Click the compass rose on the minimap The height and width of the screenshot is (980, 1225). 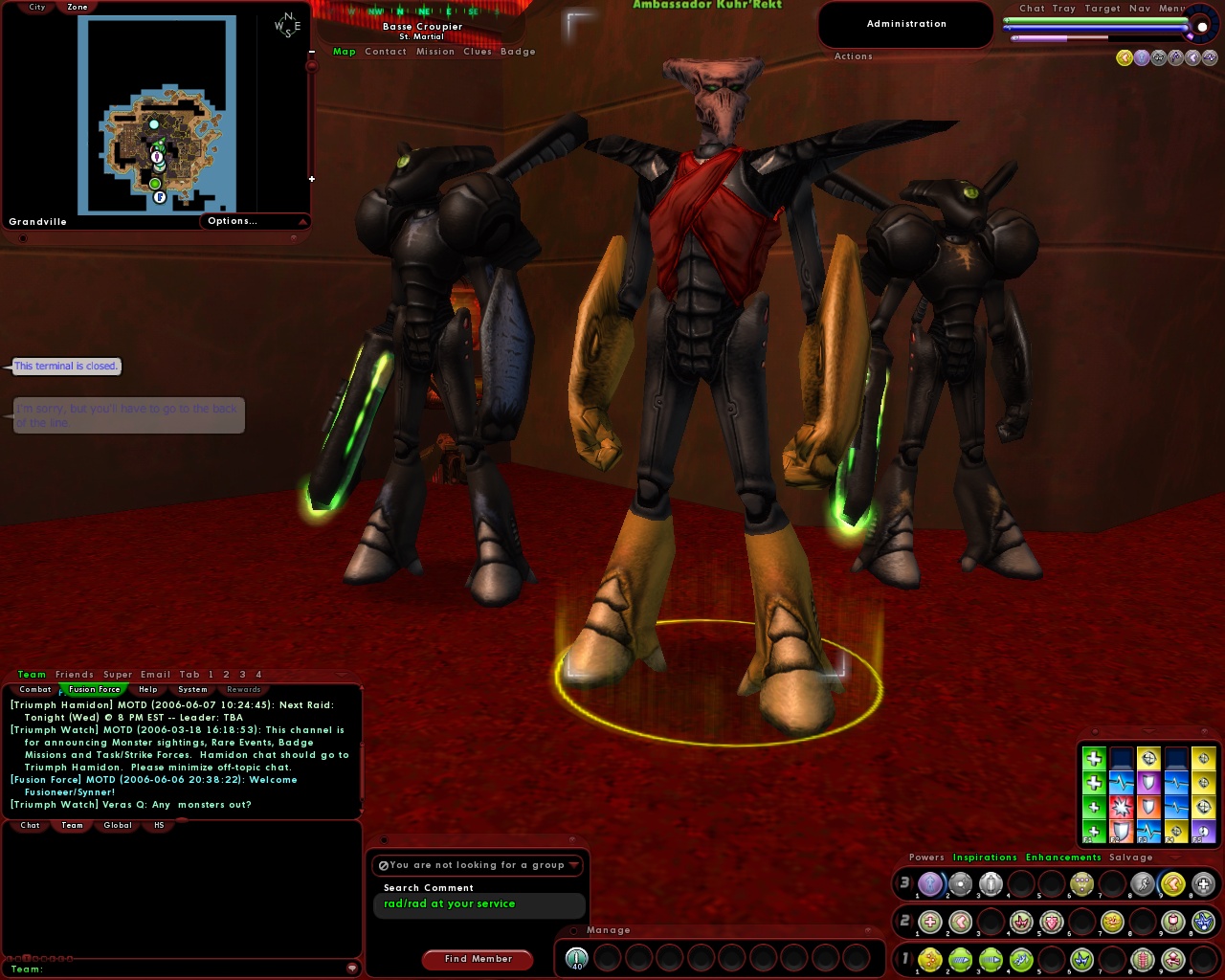tap(287, 24)
